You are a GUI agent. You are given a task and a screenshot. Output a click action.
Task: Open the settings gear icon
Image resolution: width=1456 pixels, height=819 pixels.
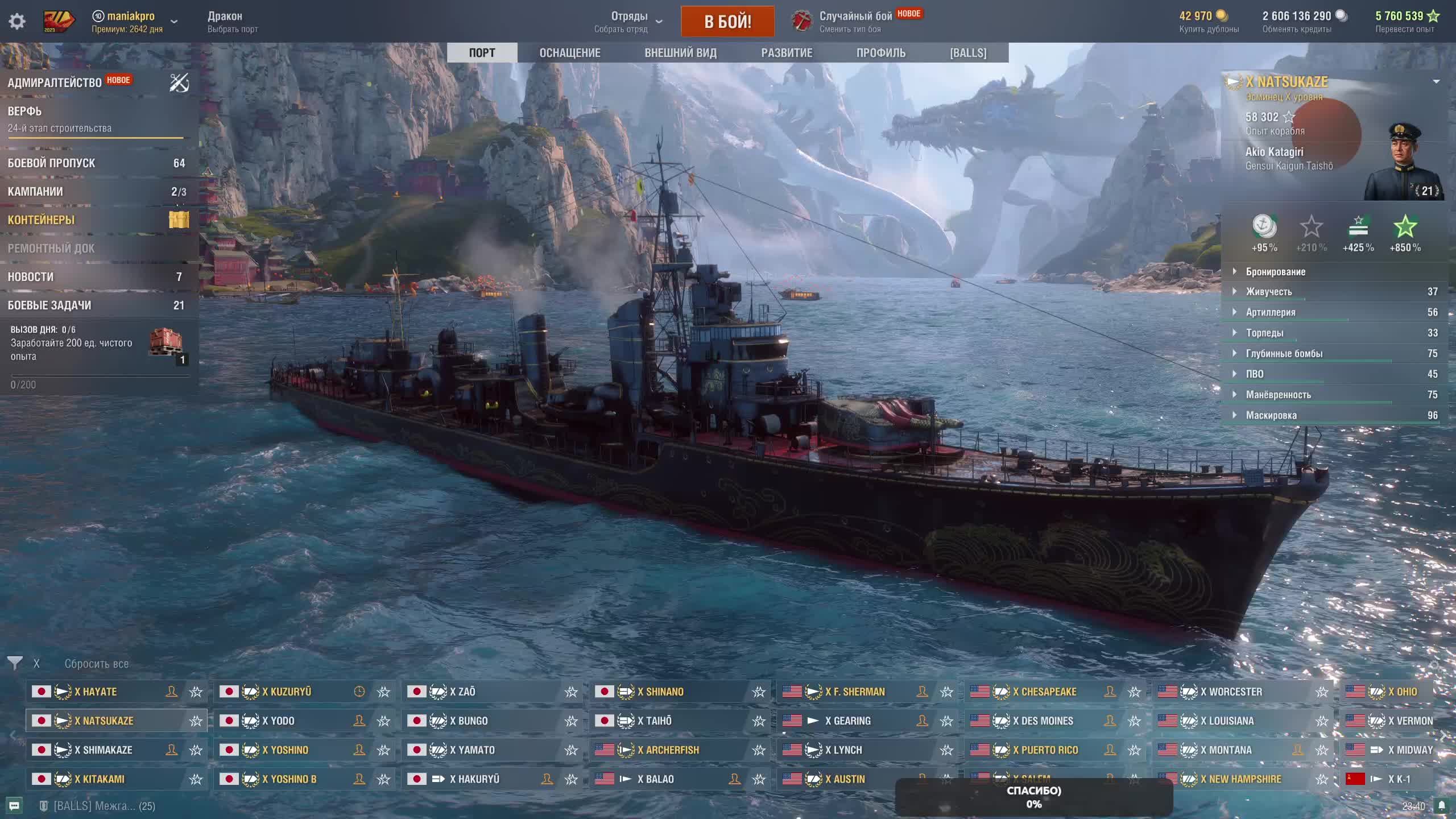pos(17,22)
